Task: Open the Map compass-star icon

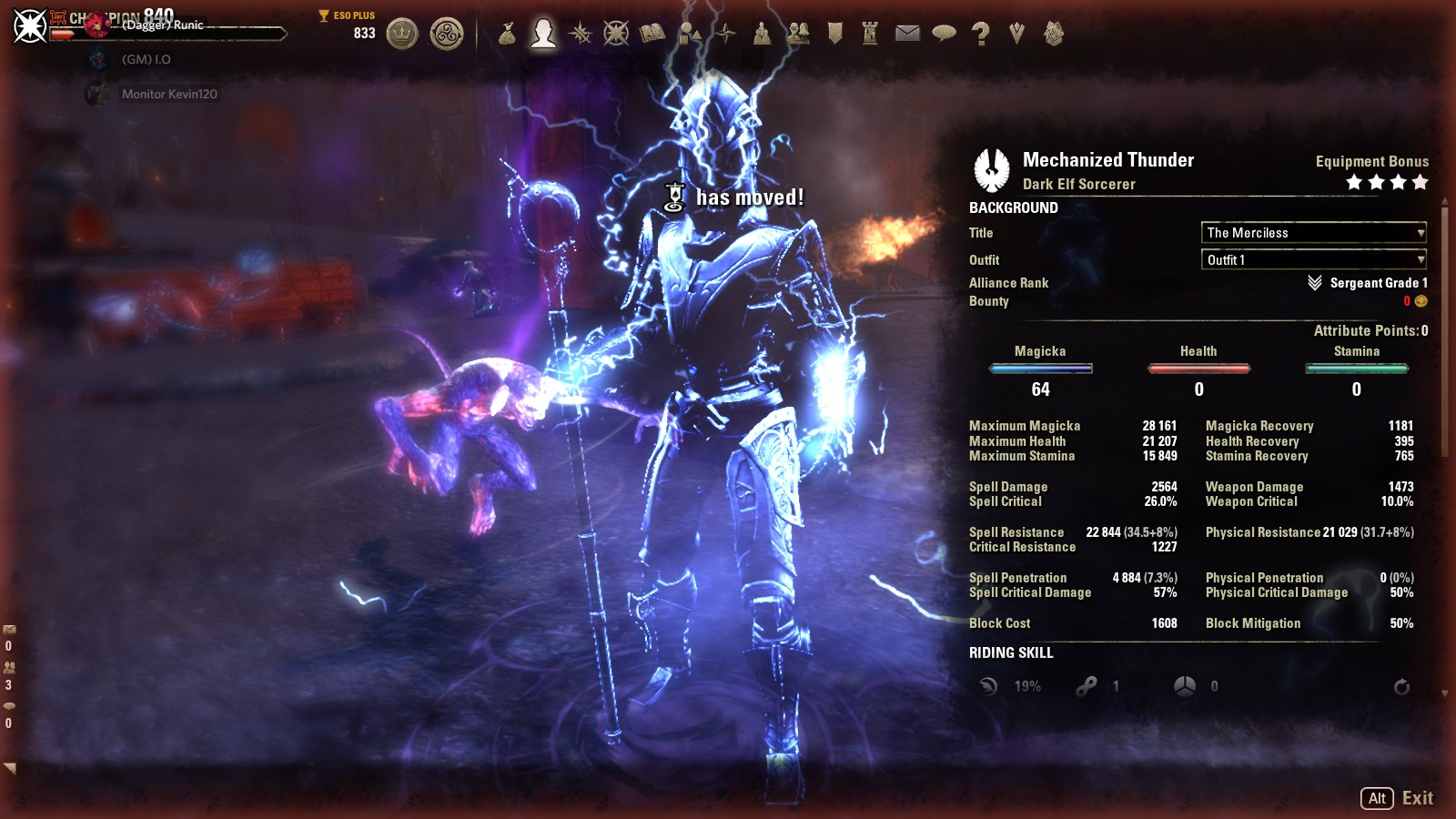Action: point(725,35)
